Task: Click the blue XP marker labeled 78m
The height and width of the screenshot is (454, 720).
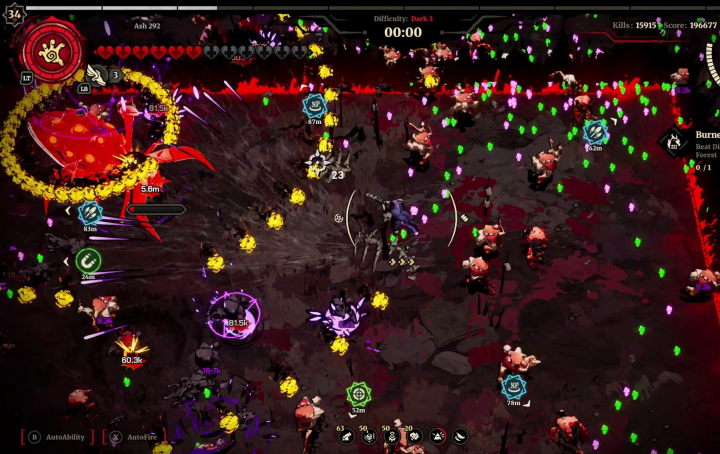Action: pyautogui.click(x=513, y=386)
